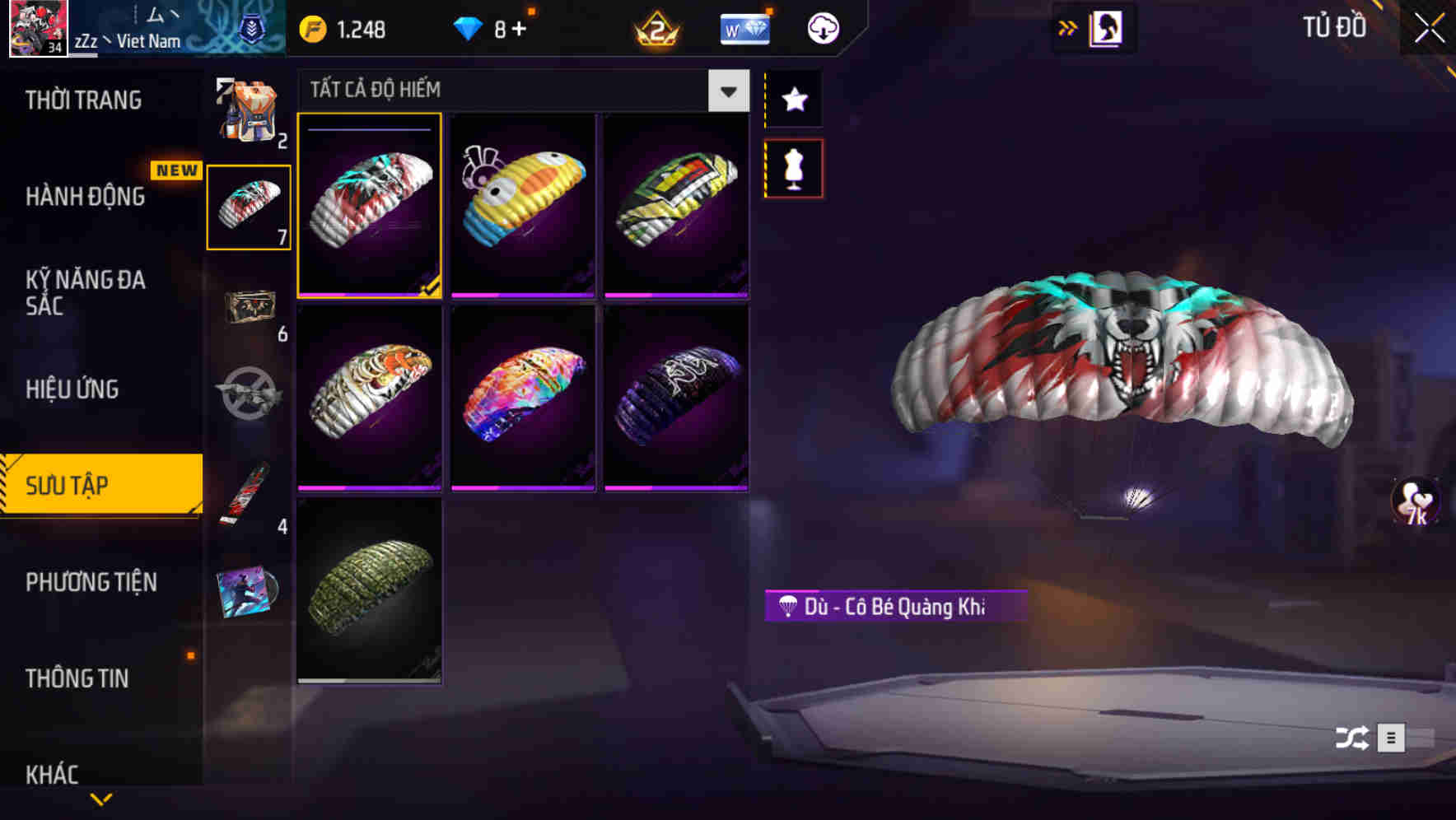This screenshot has width=1456, height=820.
Task: Click the download cloud icon in top bar
Action: tap(822, 27)
